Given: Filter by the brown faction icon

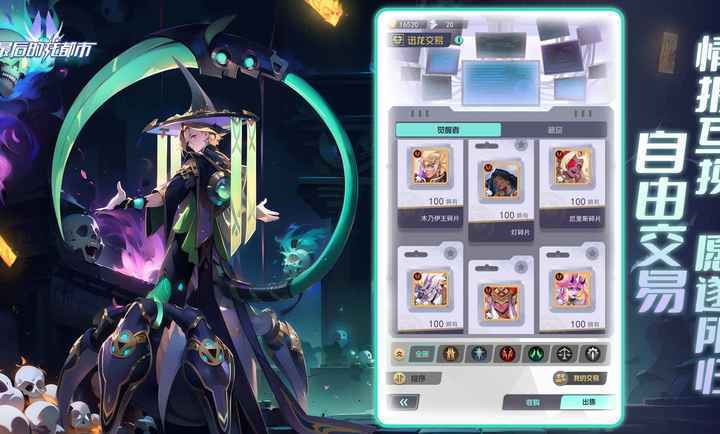Looking at the screenshot, I should (x=451, y=353).
